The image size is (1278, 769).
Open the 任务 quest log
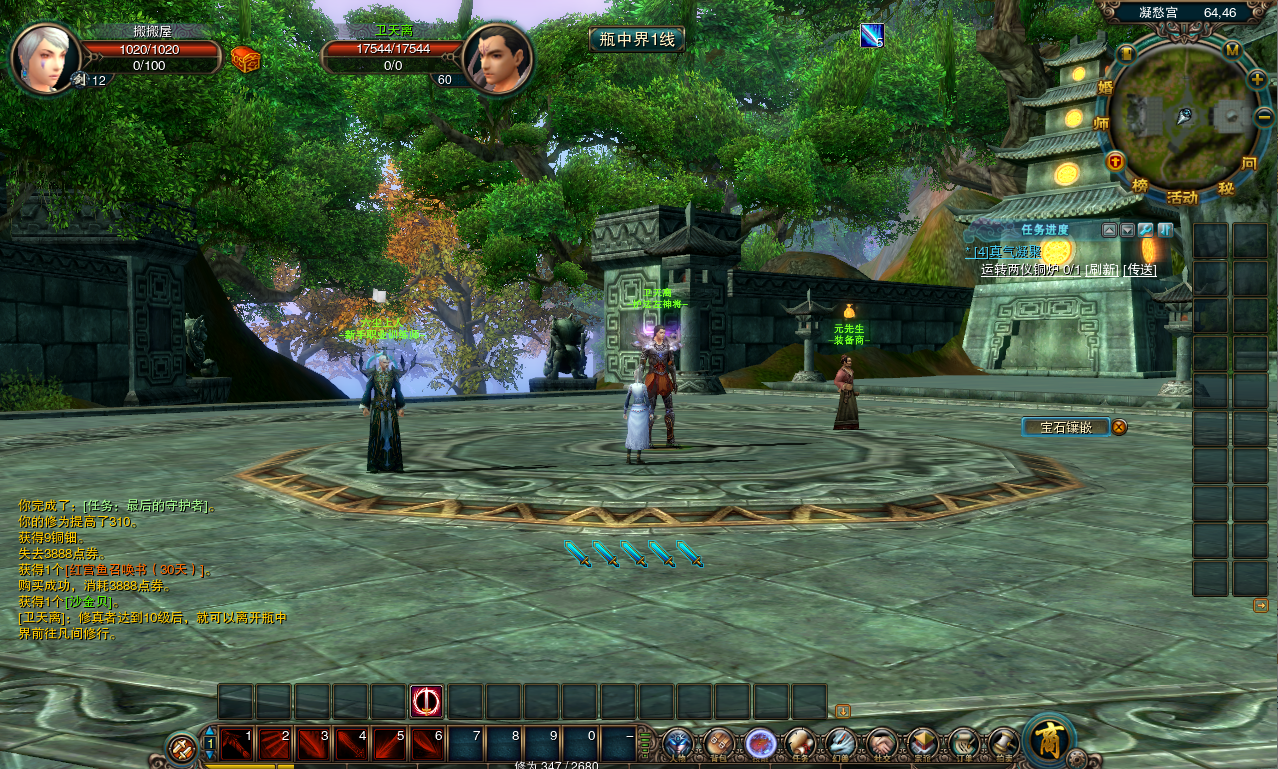coord(800,743)
